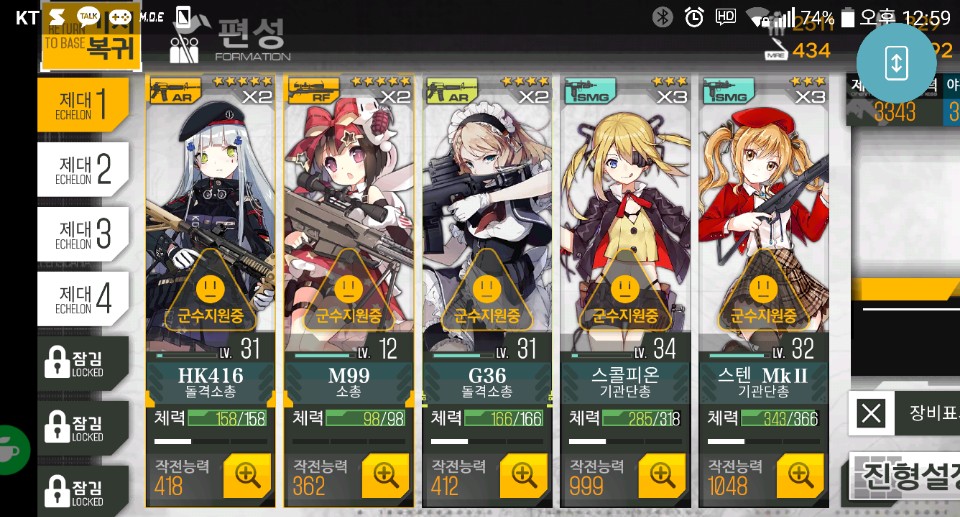
Task: Switch to Echelon 4 tab
Action: (84, 297)
